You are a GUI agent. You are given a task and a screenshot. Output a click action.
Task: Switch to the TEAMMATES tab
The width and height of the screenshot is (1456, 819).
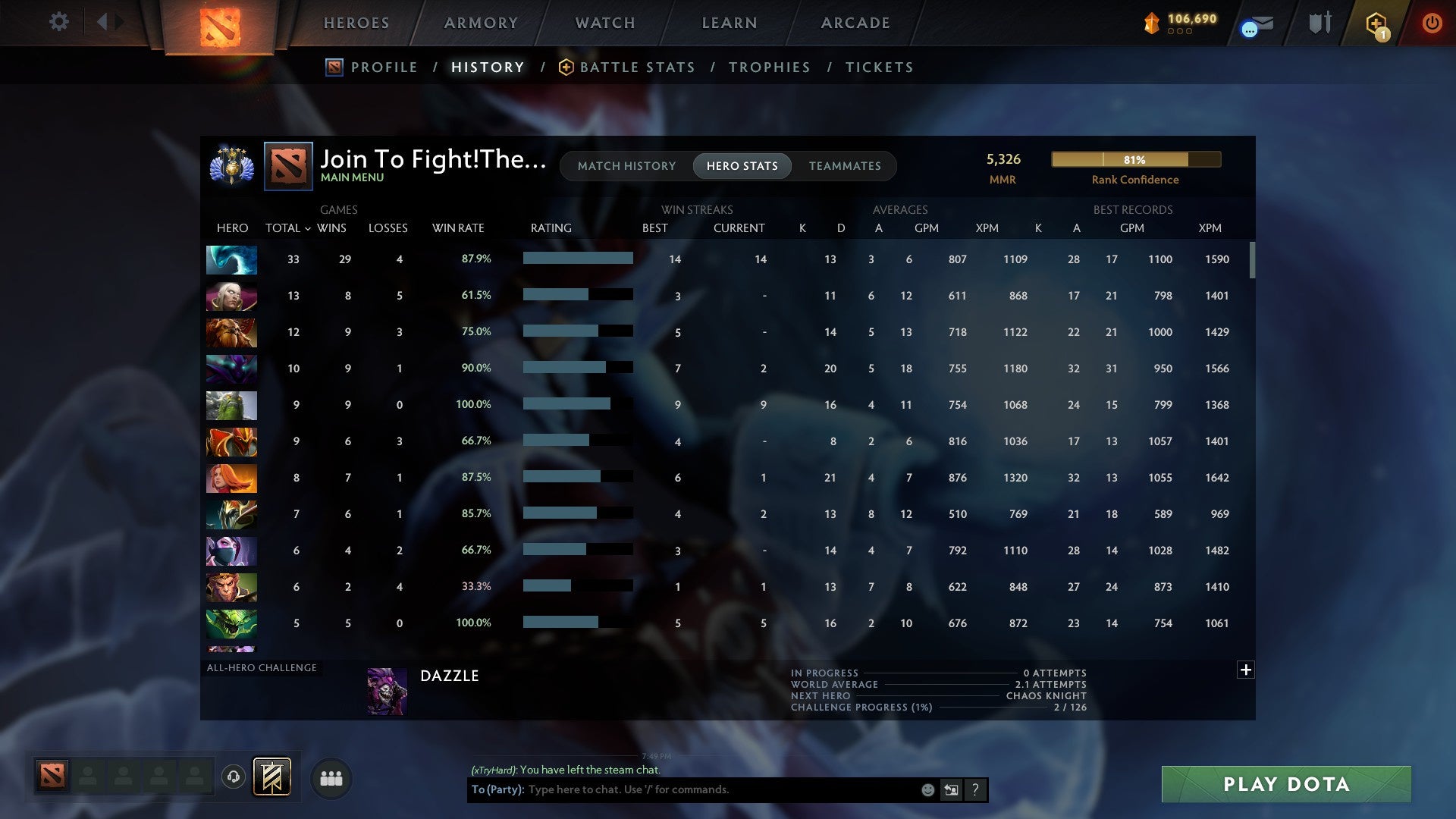844,166
